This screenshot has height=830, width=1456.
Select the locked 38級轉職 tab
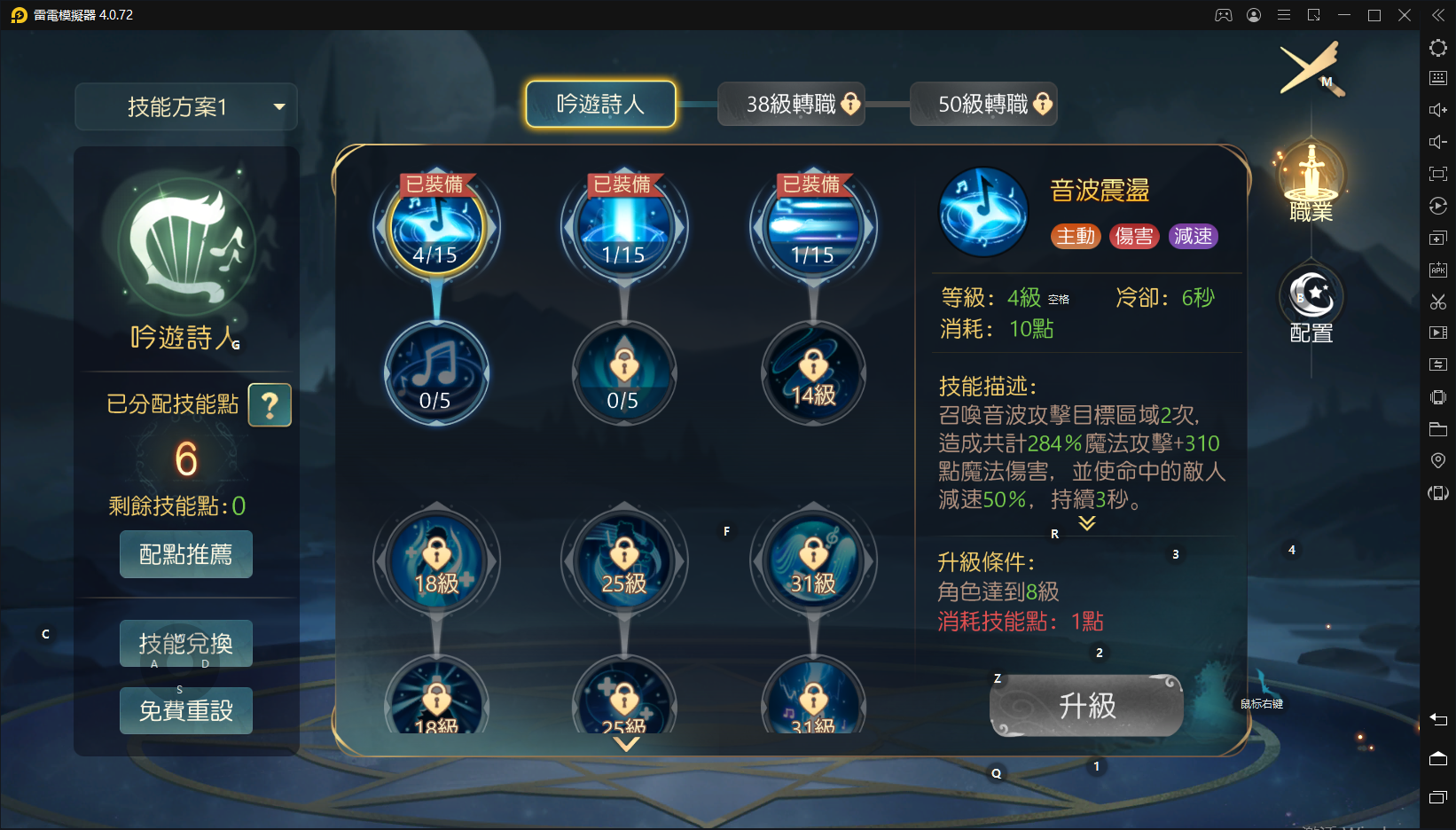pyautogui.click(x=791, y=105)
